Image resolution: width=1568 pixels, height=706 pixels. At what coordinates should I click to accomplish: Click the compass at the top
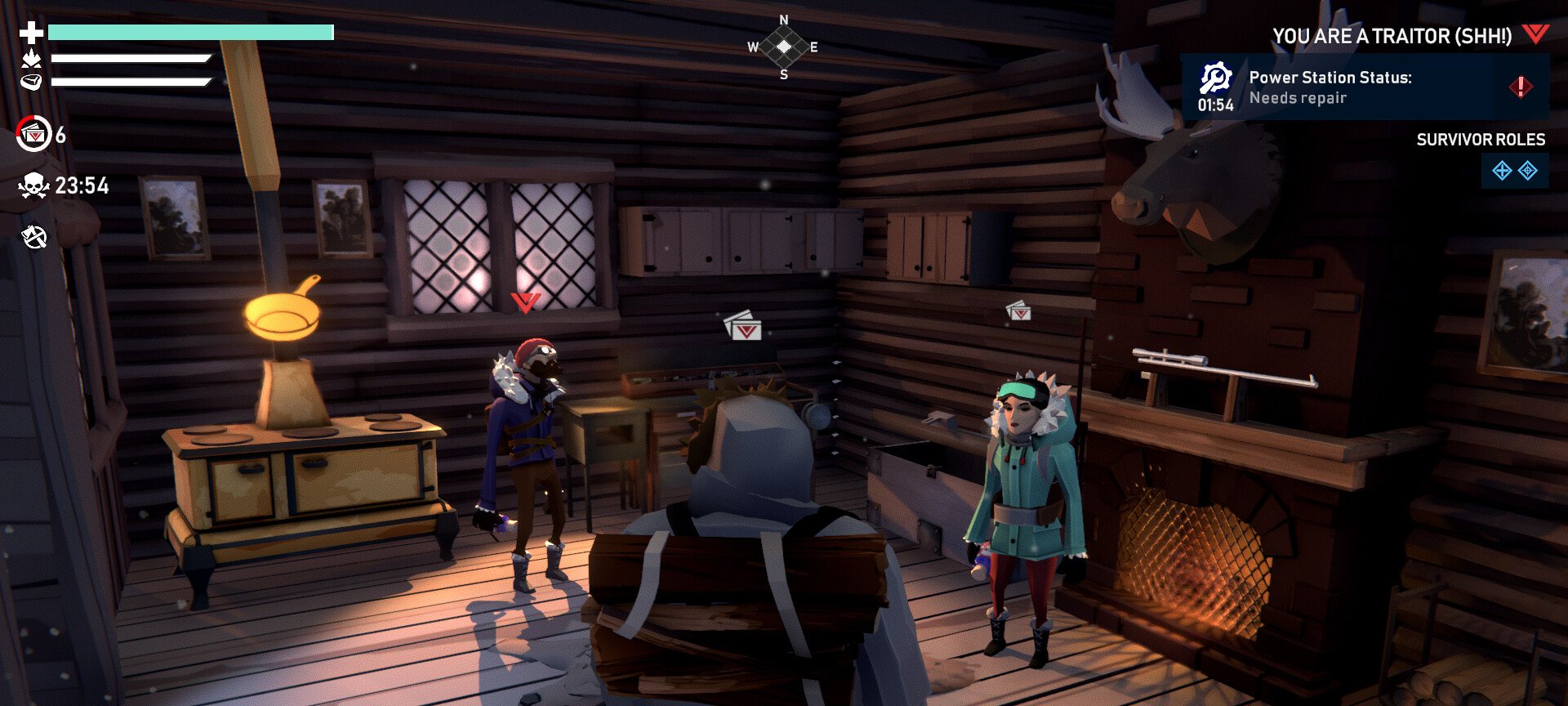pos(783,47)
